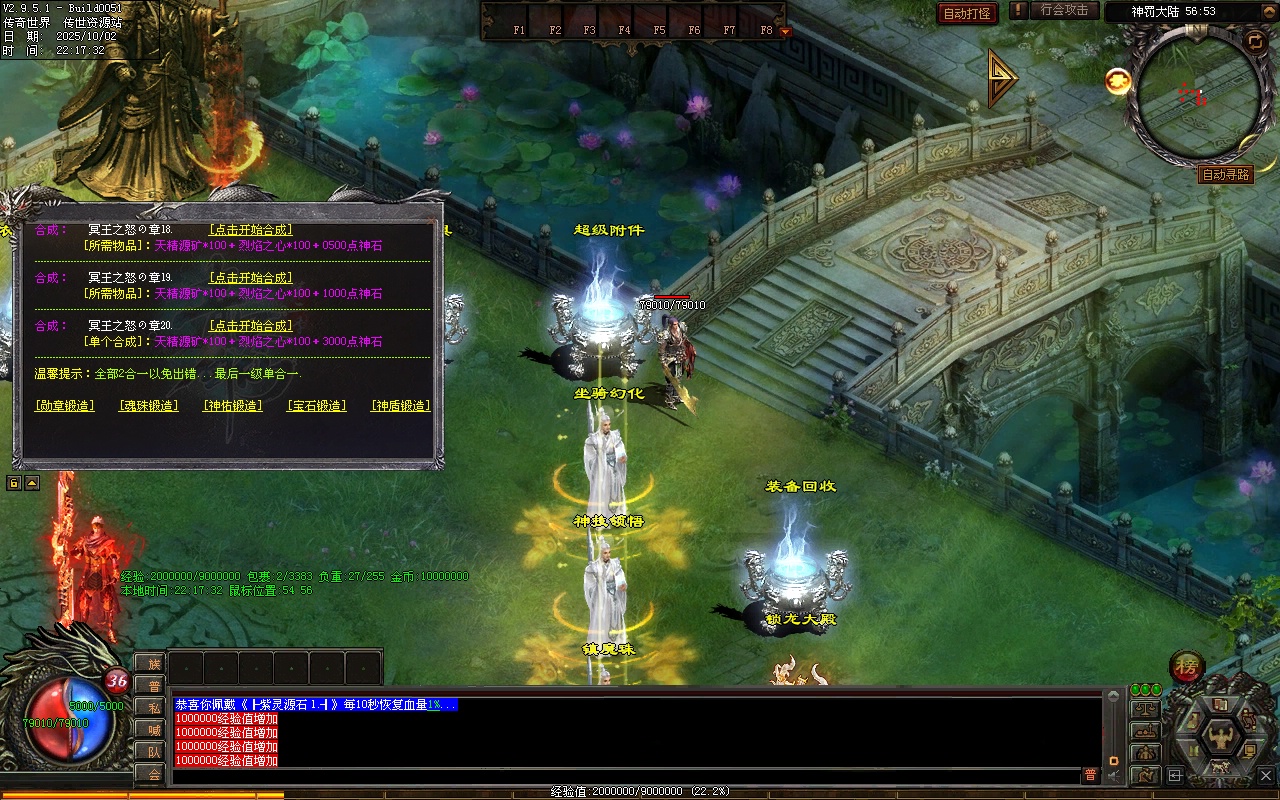Click the balance scales trade icon
The image size is (1280, 800).
[1145, 709]
